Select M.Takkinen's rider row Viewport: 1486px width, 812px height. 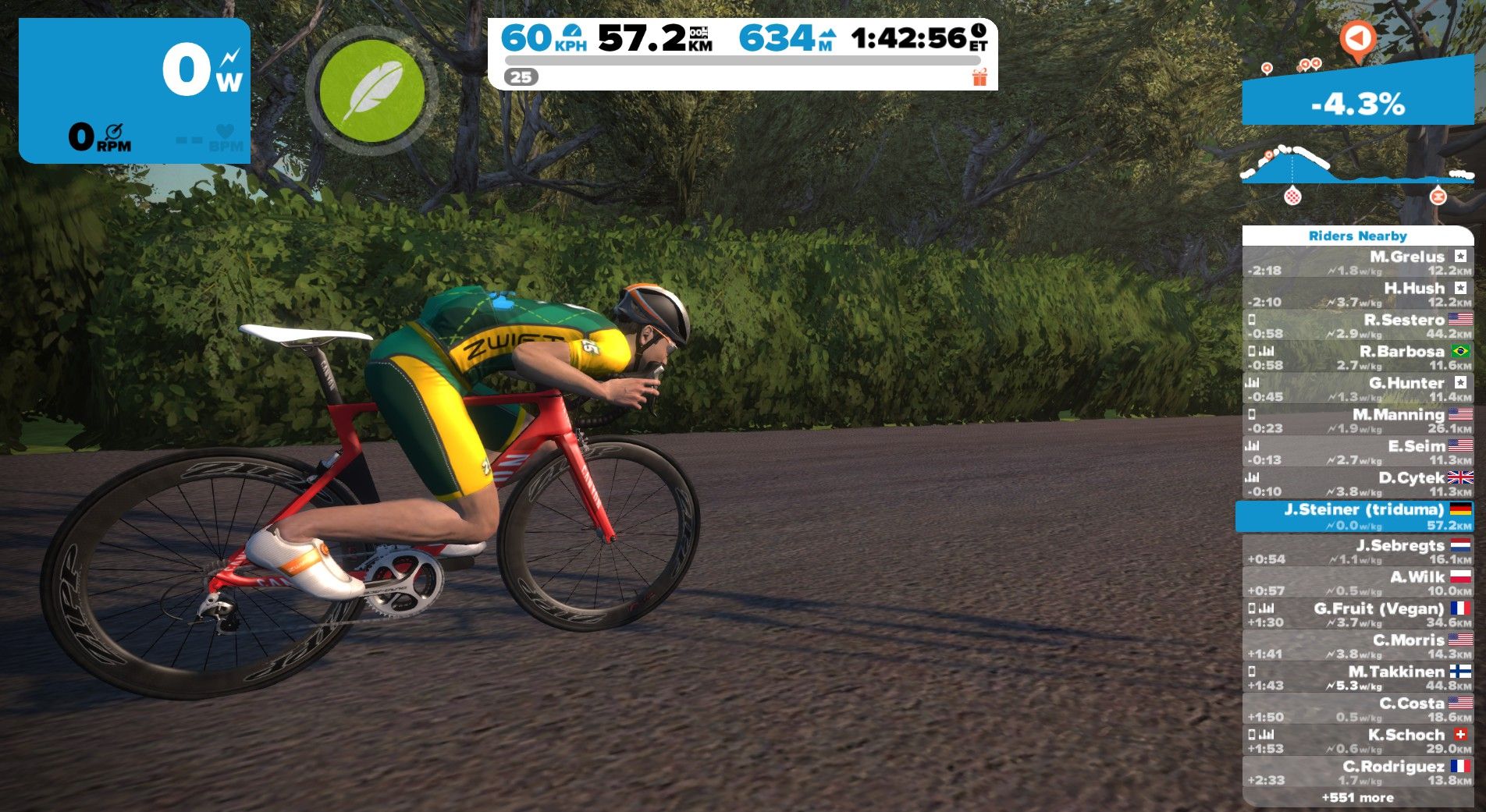pos(1357,678)
